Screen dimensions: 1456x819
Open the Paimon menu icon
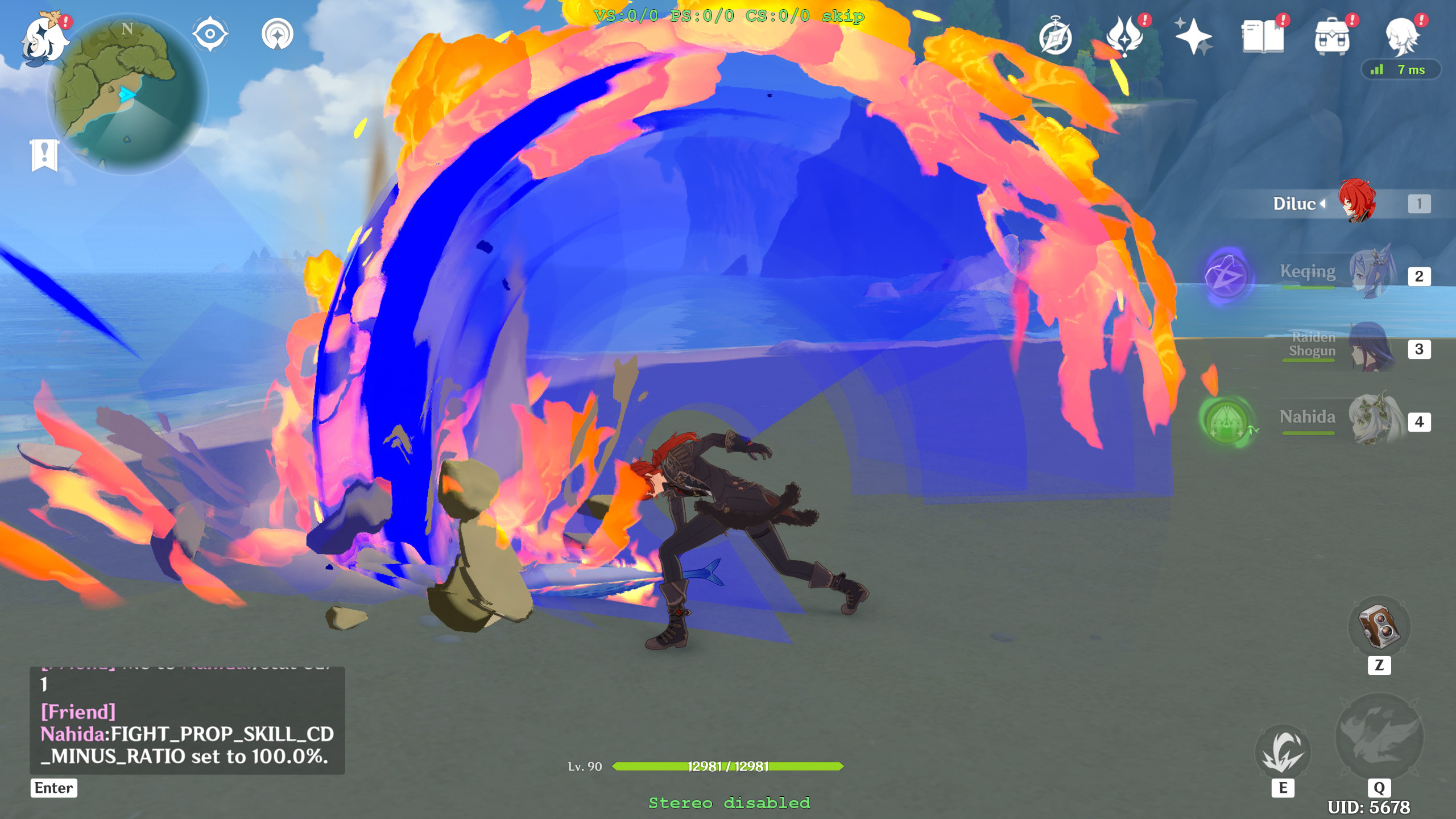pyautogui.click(x=45, y=40)
